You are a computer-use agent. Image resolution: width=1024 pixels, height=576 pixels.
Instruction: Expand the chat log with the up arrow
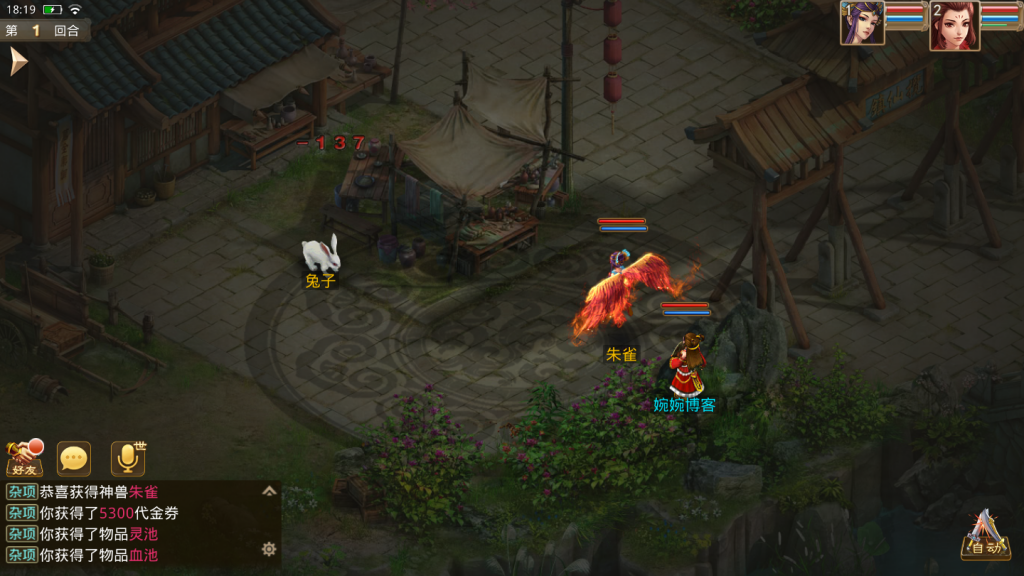(x=268, y=491)
